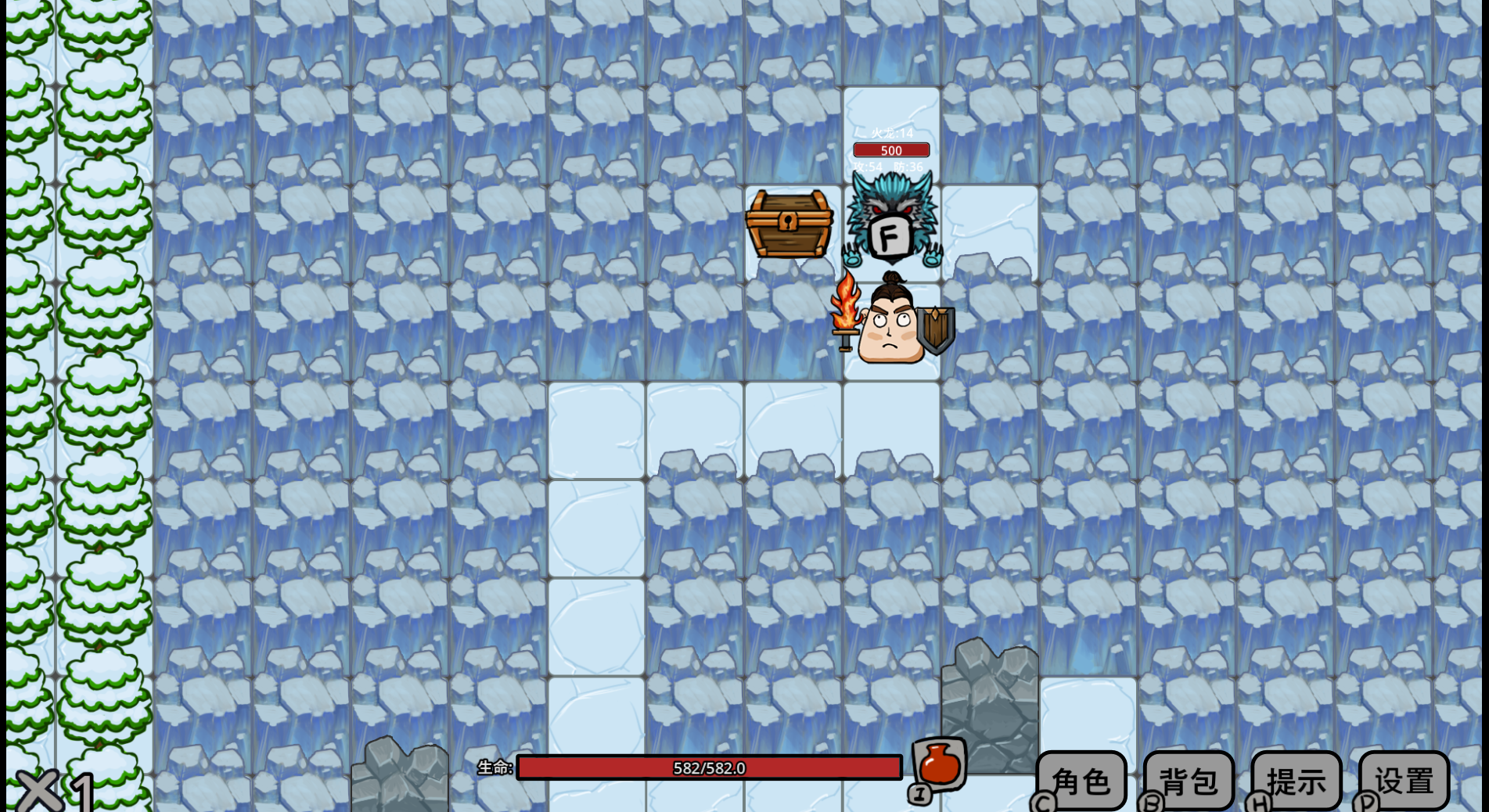Click the 生命 health label
The height and width of the screenshot is (812, 1489).
click(x=496, y=767)
